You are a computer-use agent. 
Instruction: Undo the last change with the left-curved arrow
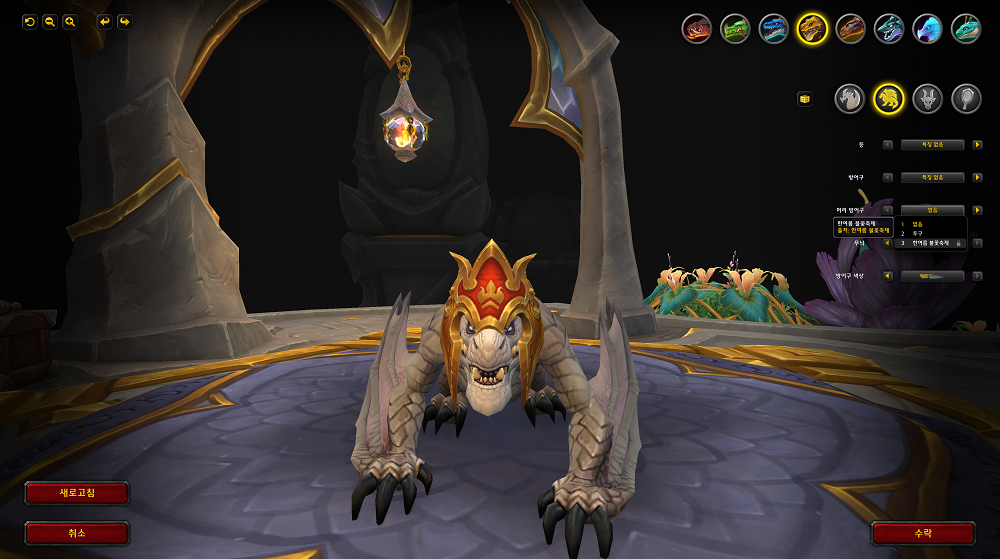point(104,21)
